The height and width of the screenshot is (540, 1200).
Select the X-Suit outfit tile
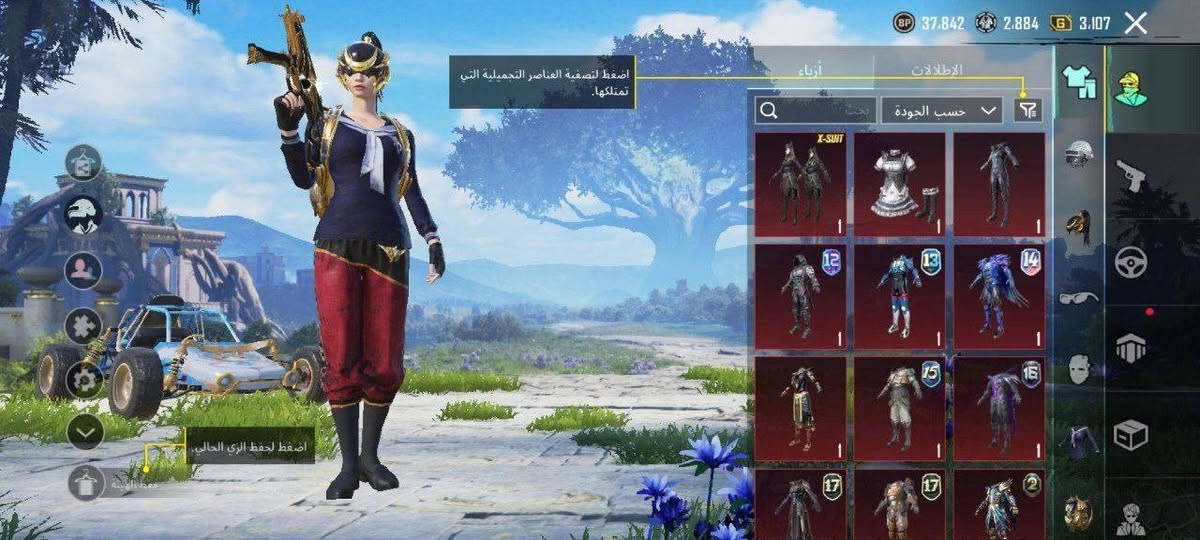point(800,184)
